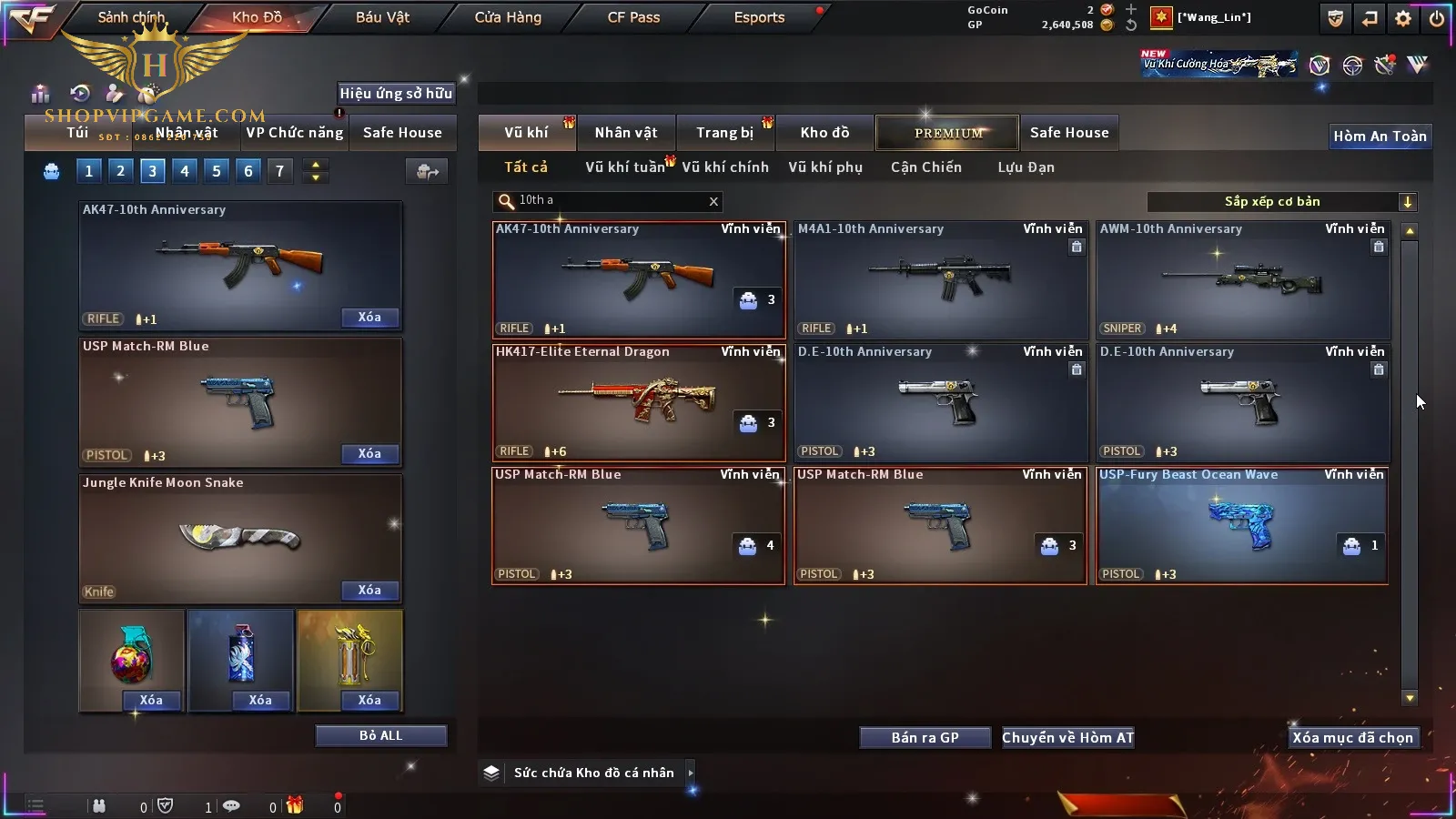This screenshot has height=819, width=1456.
Task: Show the Vũ khí phụ filter
Action: (824, 167)
